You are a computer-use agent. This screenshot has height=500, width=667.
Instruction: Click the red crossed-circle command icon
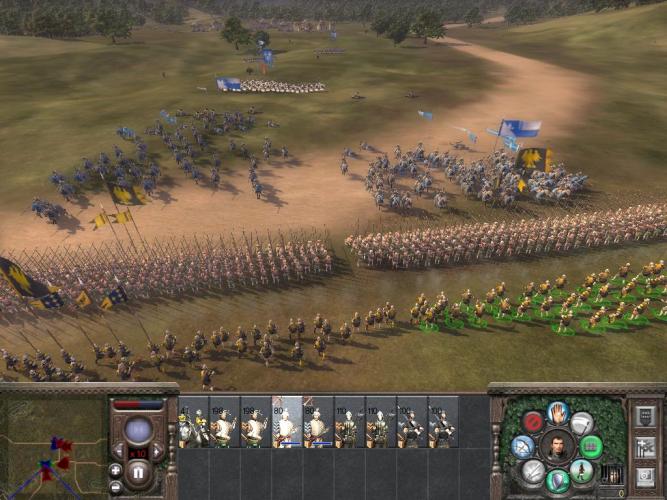pyautogui.click(x=532, y=422)
